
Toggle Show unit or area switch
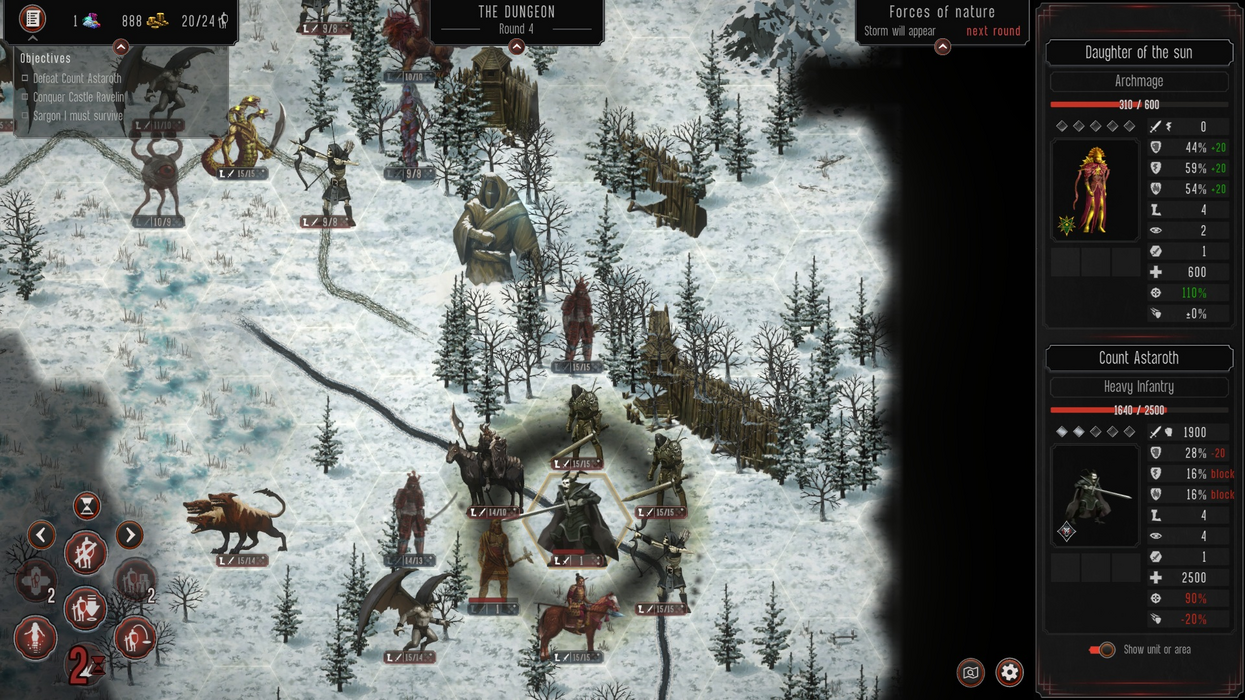[1102, 650]
